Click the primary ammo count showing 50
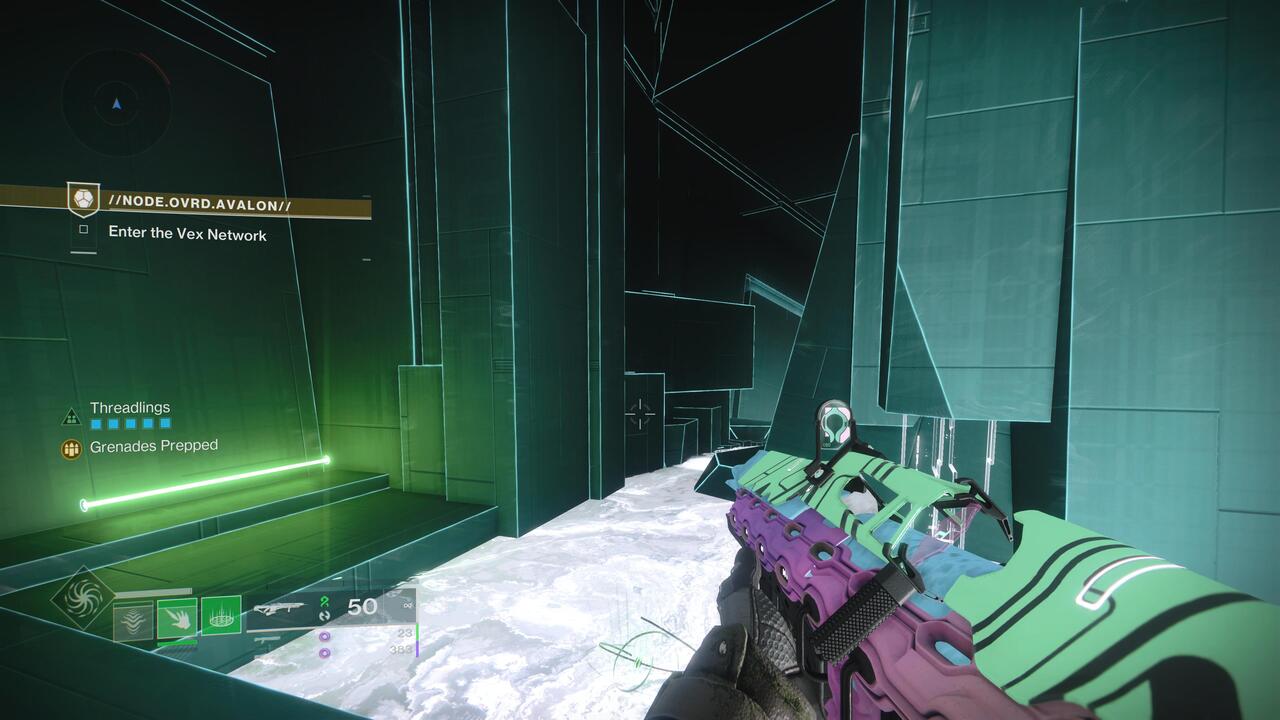The image size is (1280, 720). pyautogui.click(x=362, y=608)
